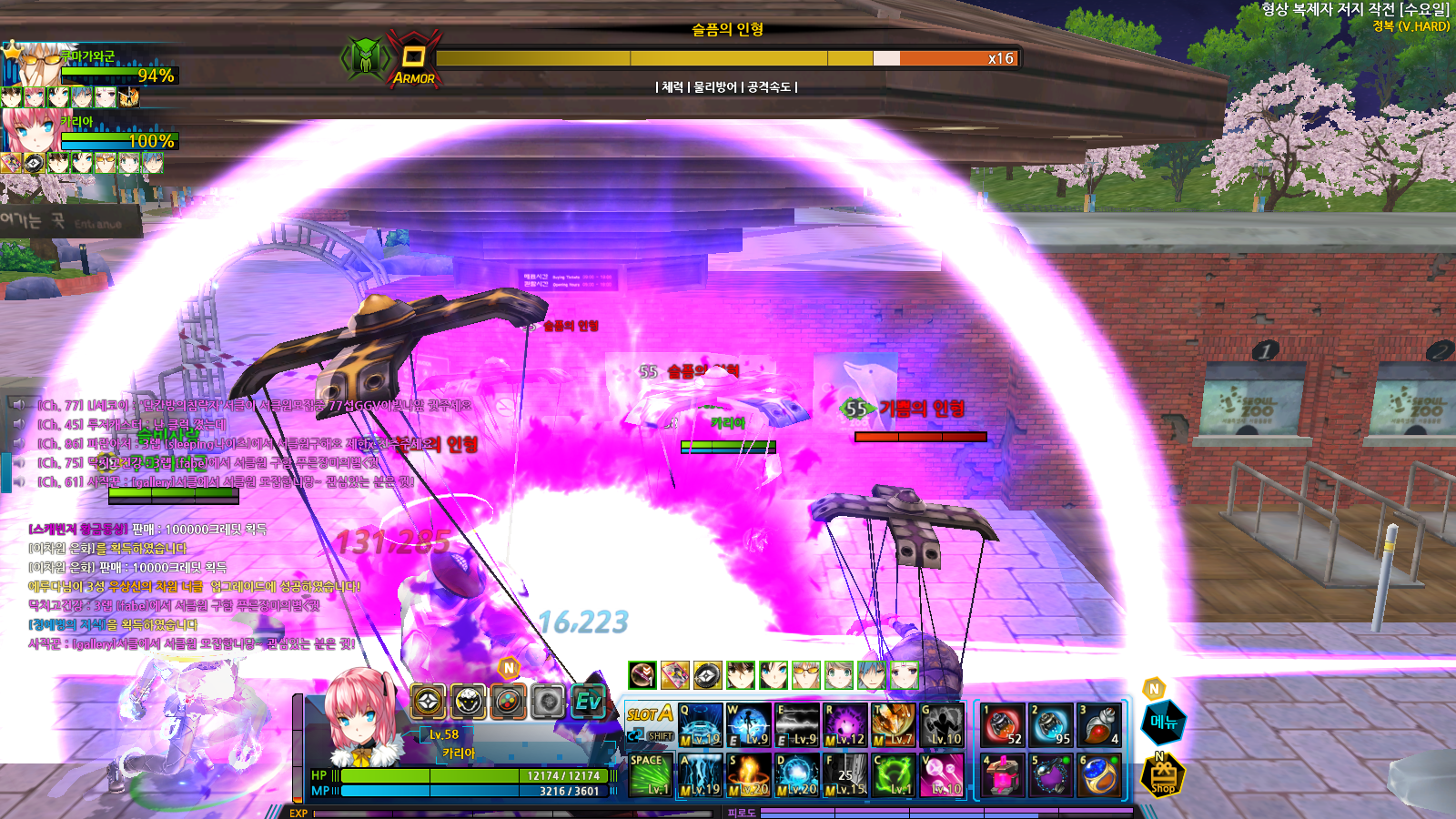This screenshot has width=1456, height=819.
Task: Activate the T orange crystal skill
Action: tap(893, 725)
